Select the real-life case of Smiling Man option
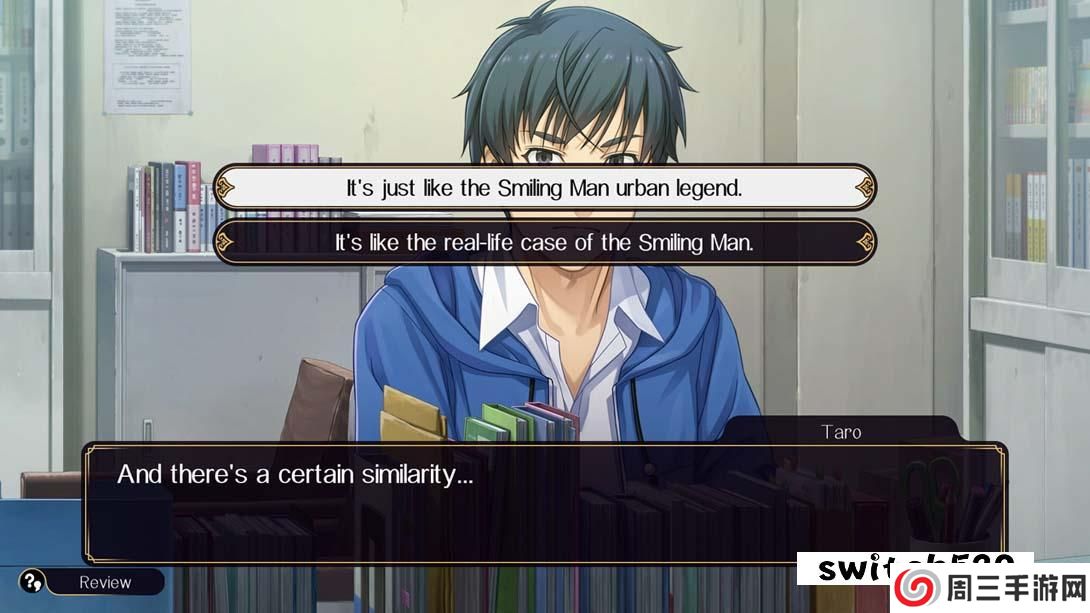The height and width of the screenshot is (613, 1090). [x=544, y=243]
